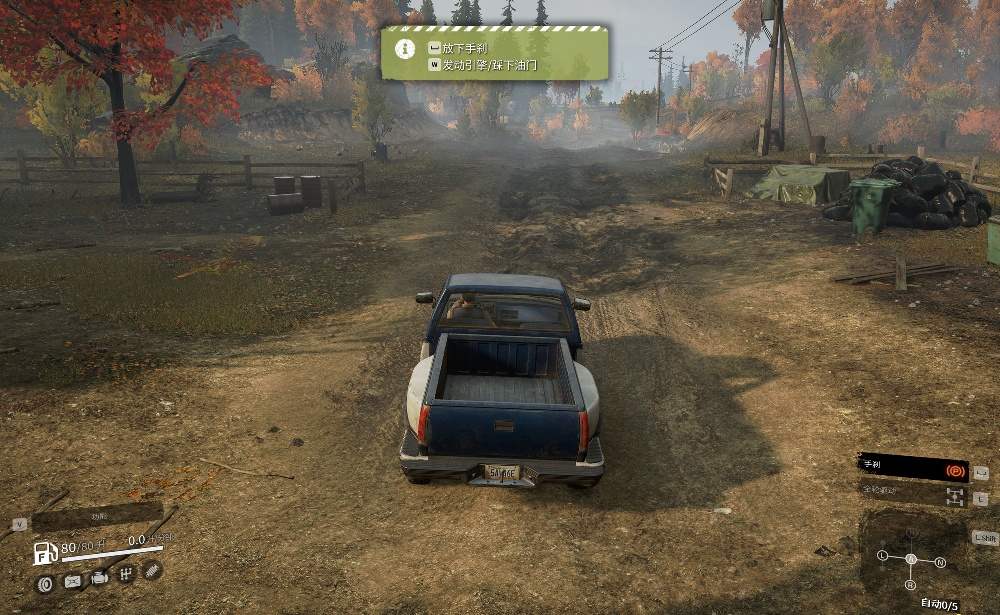Select neutral gear N on gearbox
The height and width of the screenshot is (615, 1000).
(x=940, y=563)
